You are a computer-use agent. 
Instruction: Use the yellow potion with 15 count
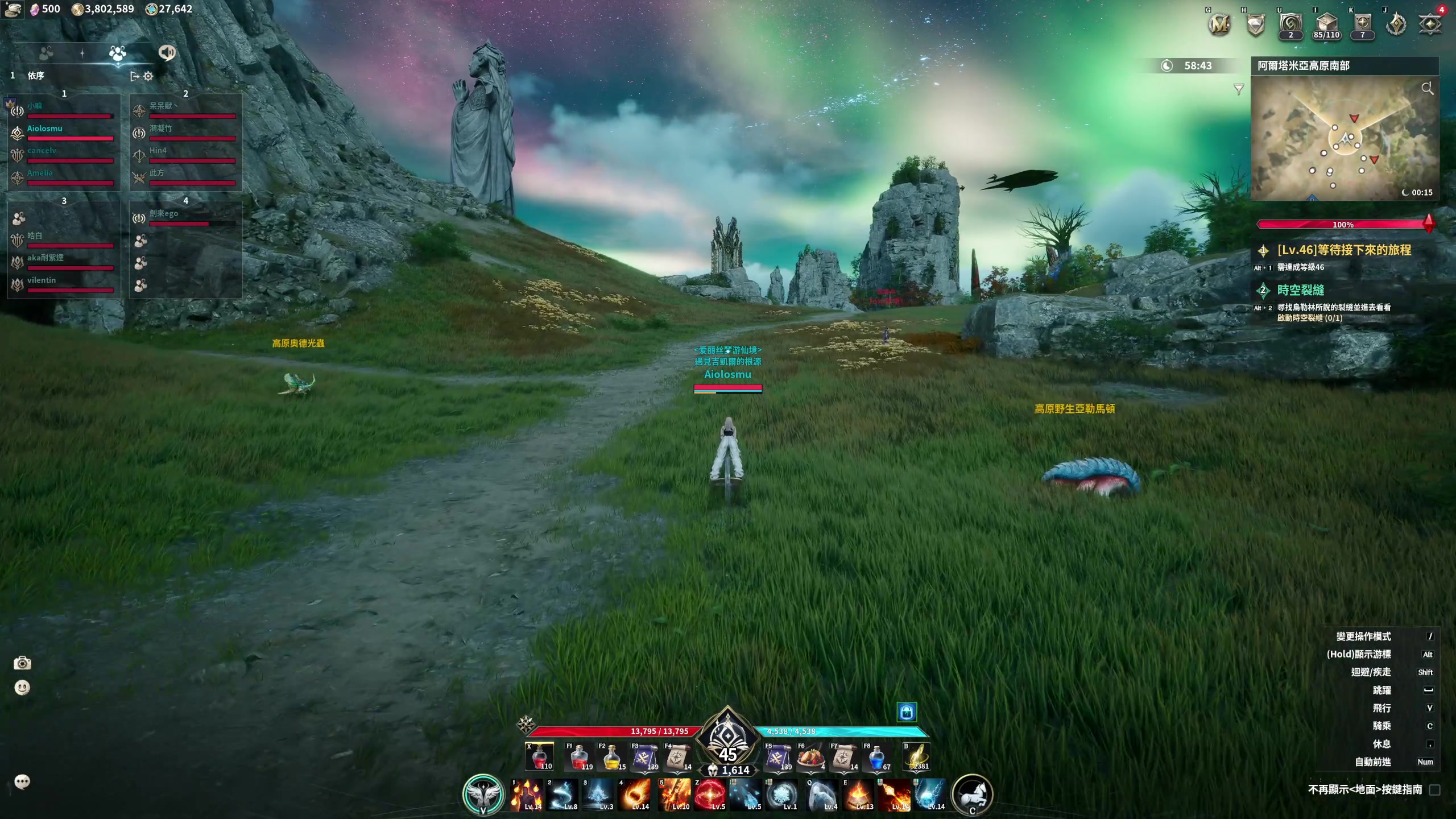click(612, 758)
